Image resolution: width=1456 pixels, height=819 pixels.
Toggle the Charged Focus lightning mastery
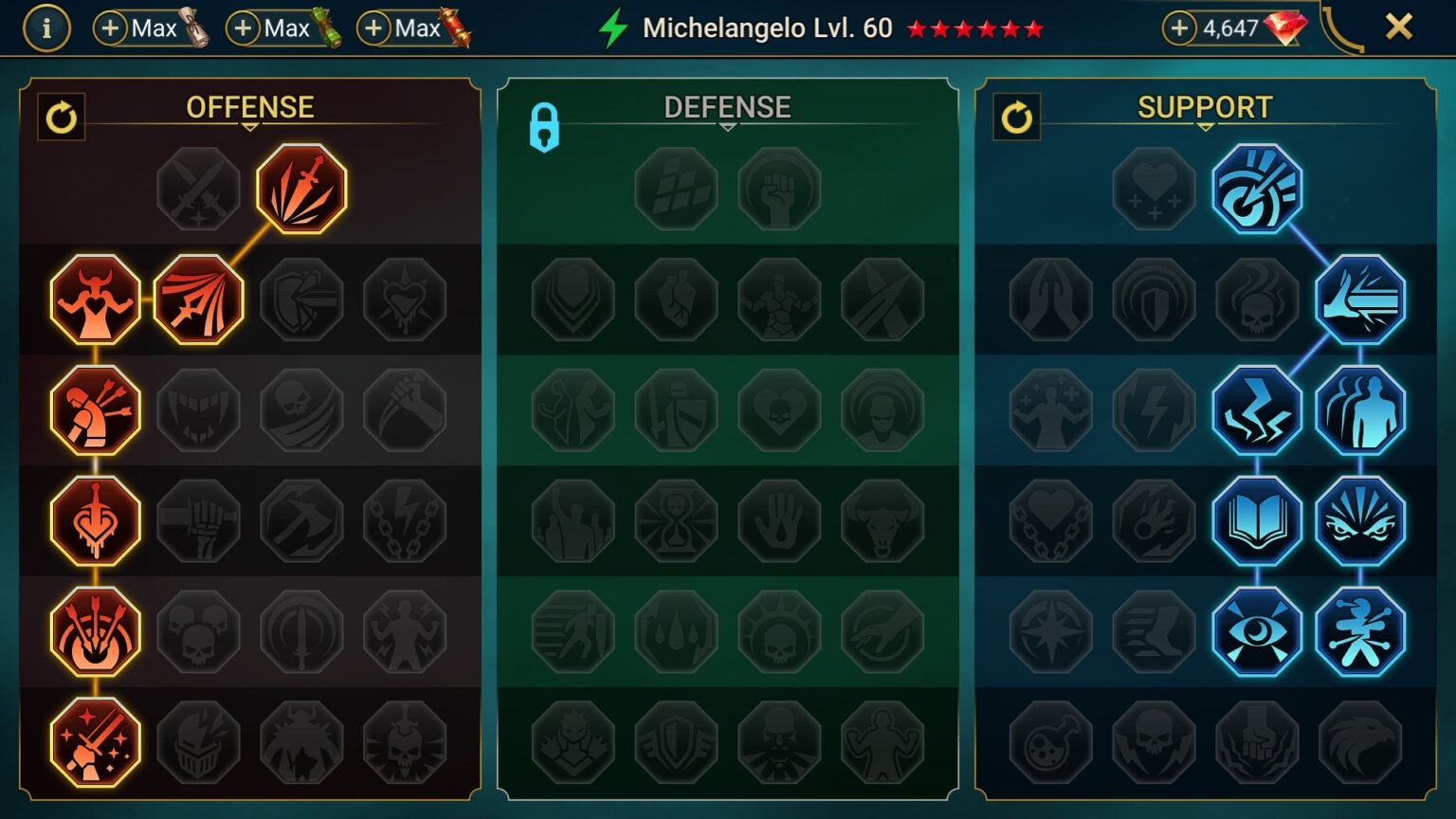tap(1258, 409)
